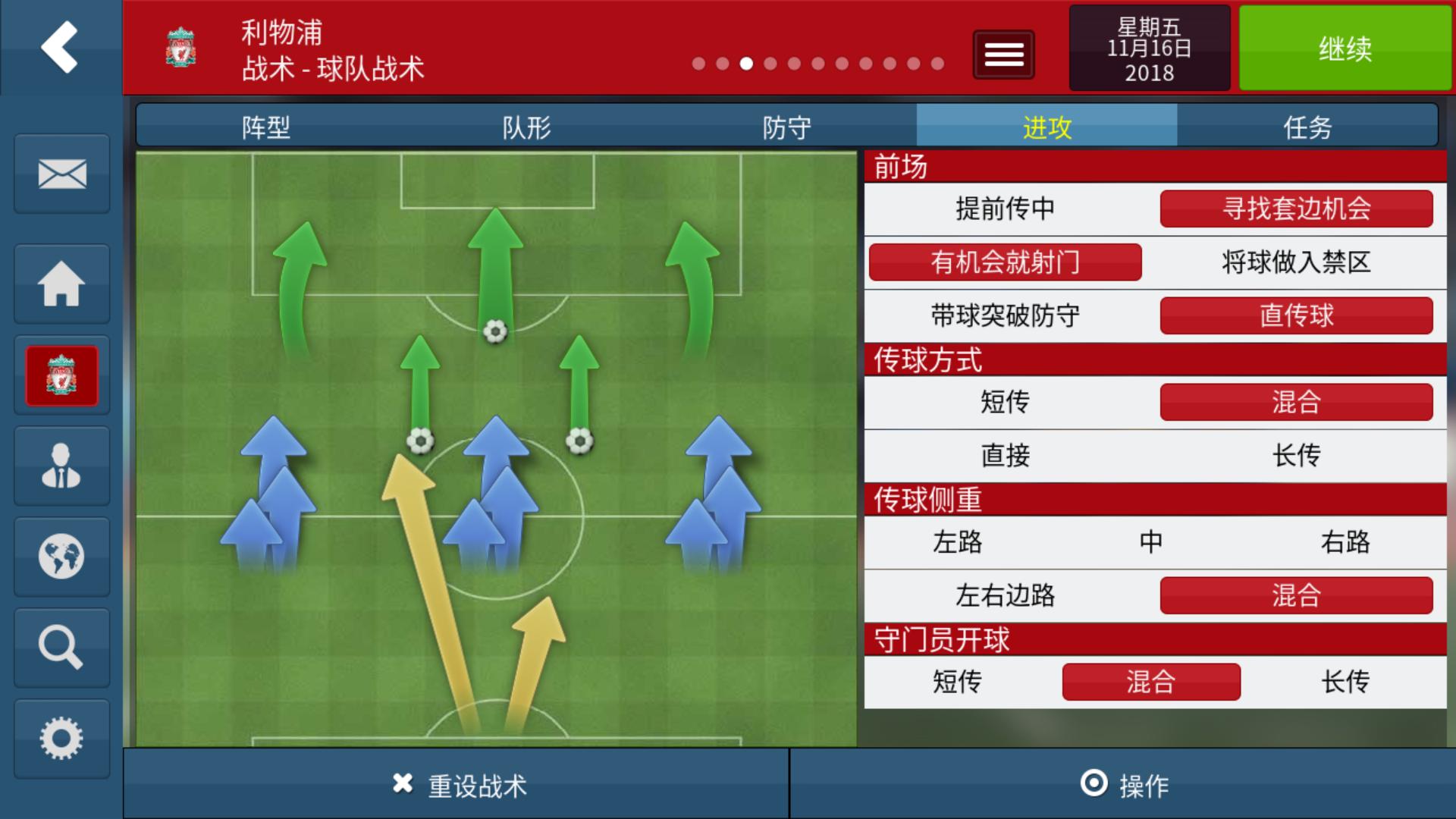Click 重设战术 to reset tactics
Image resolution: width=1456 pixels, height=819 pixels.
[456, 786]
